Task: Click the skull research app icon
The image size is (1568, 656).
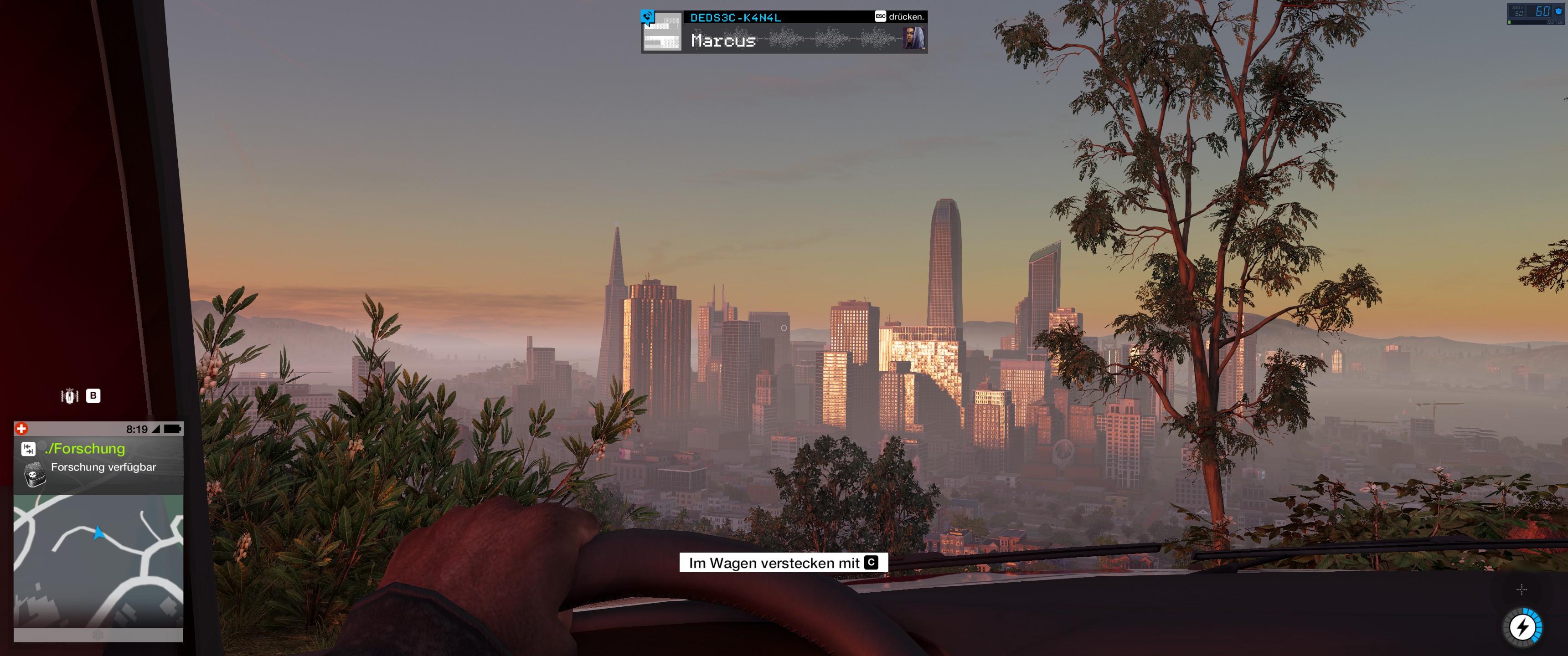Action: tap(35, 474)
